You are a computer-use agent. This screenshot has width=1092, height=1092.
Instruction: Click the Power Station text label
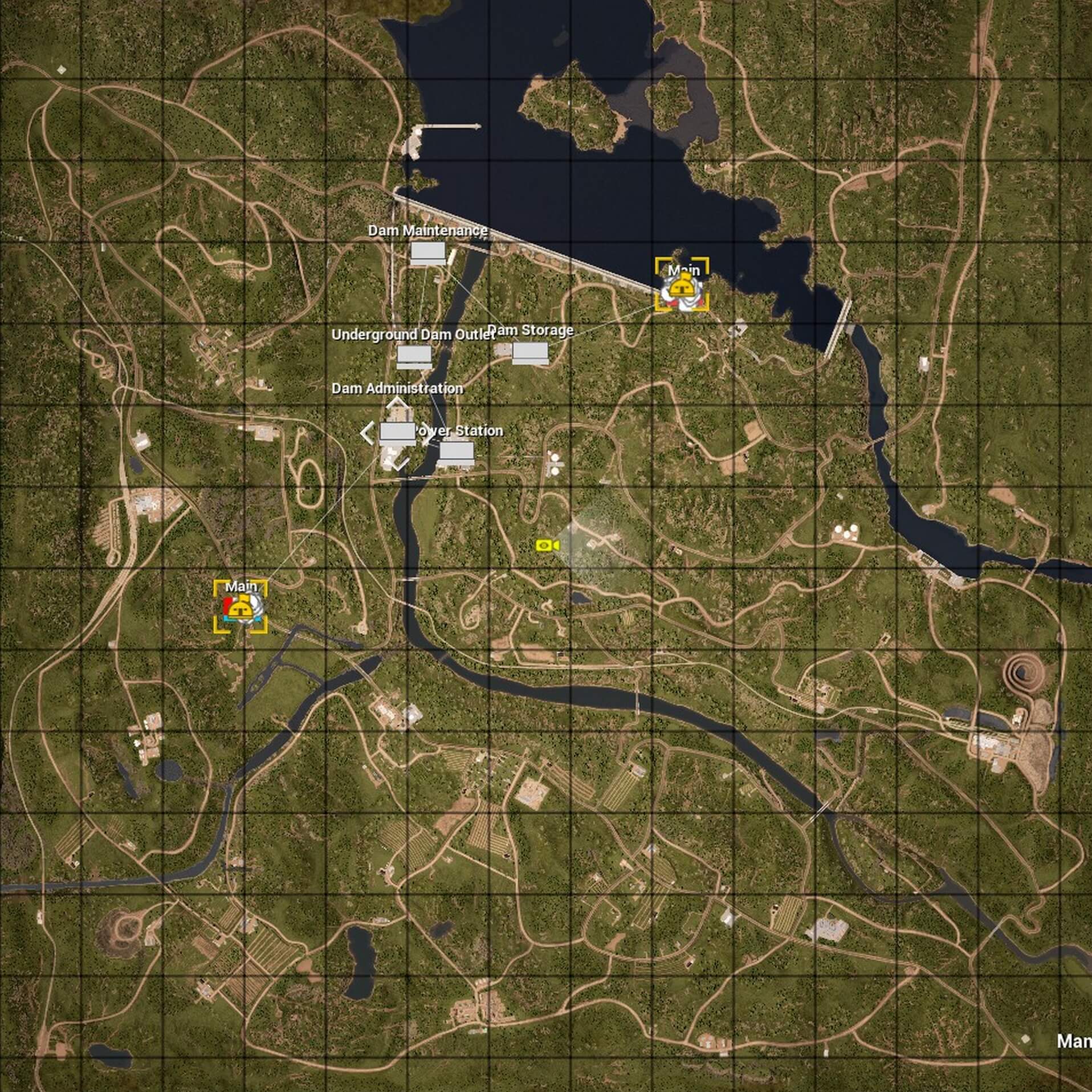(459, 431)
